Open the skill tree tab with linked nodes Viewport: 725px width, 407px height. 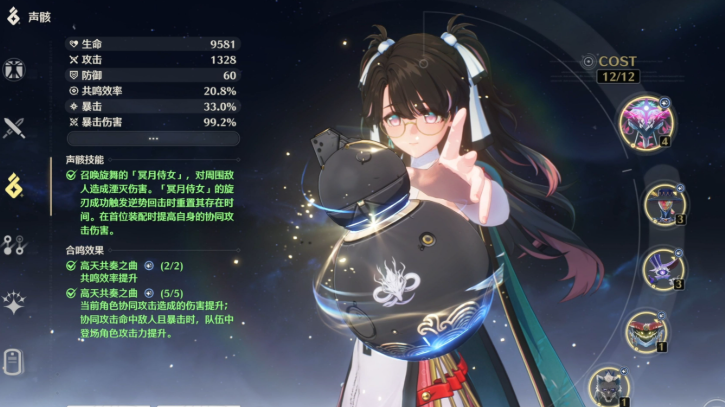[14, 243]
